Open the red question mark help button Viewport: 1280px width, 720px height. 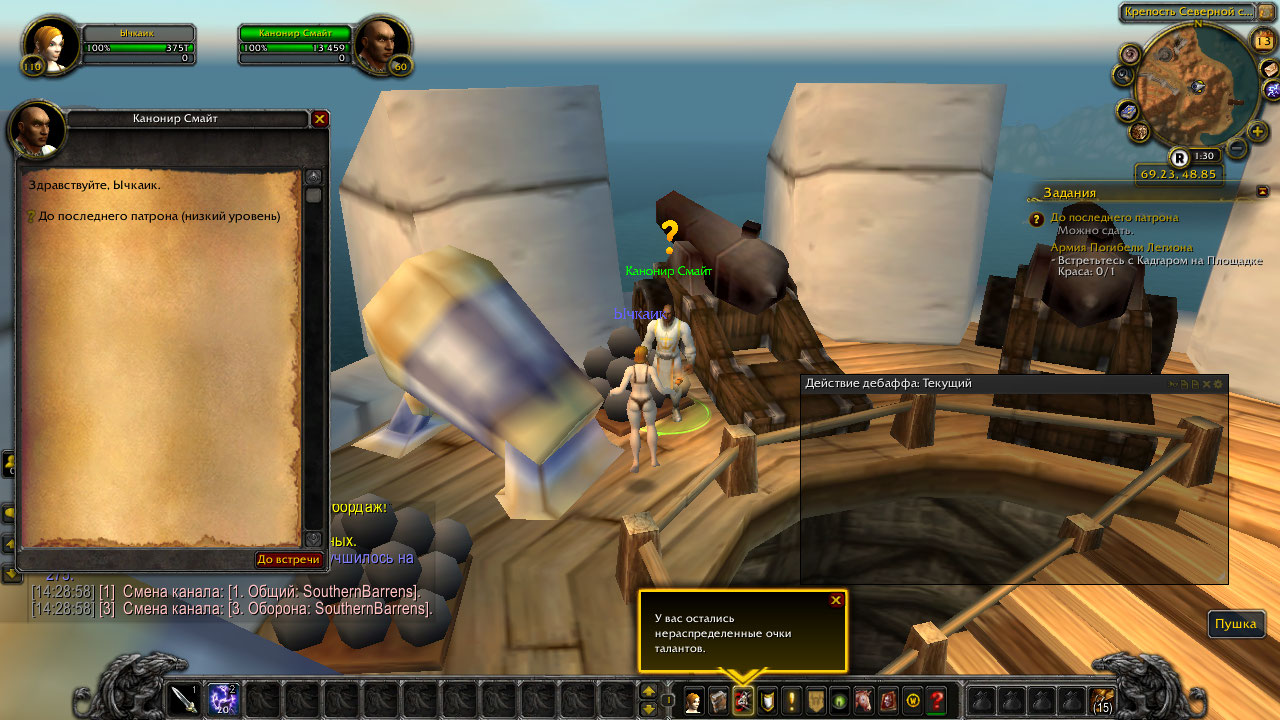[x=937, y=701]
